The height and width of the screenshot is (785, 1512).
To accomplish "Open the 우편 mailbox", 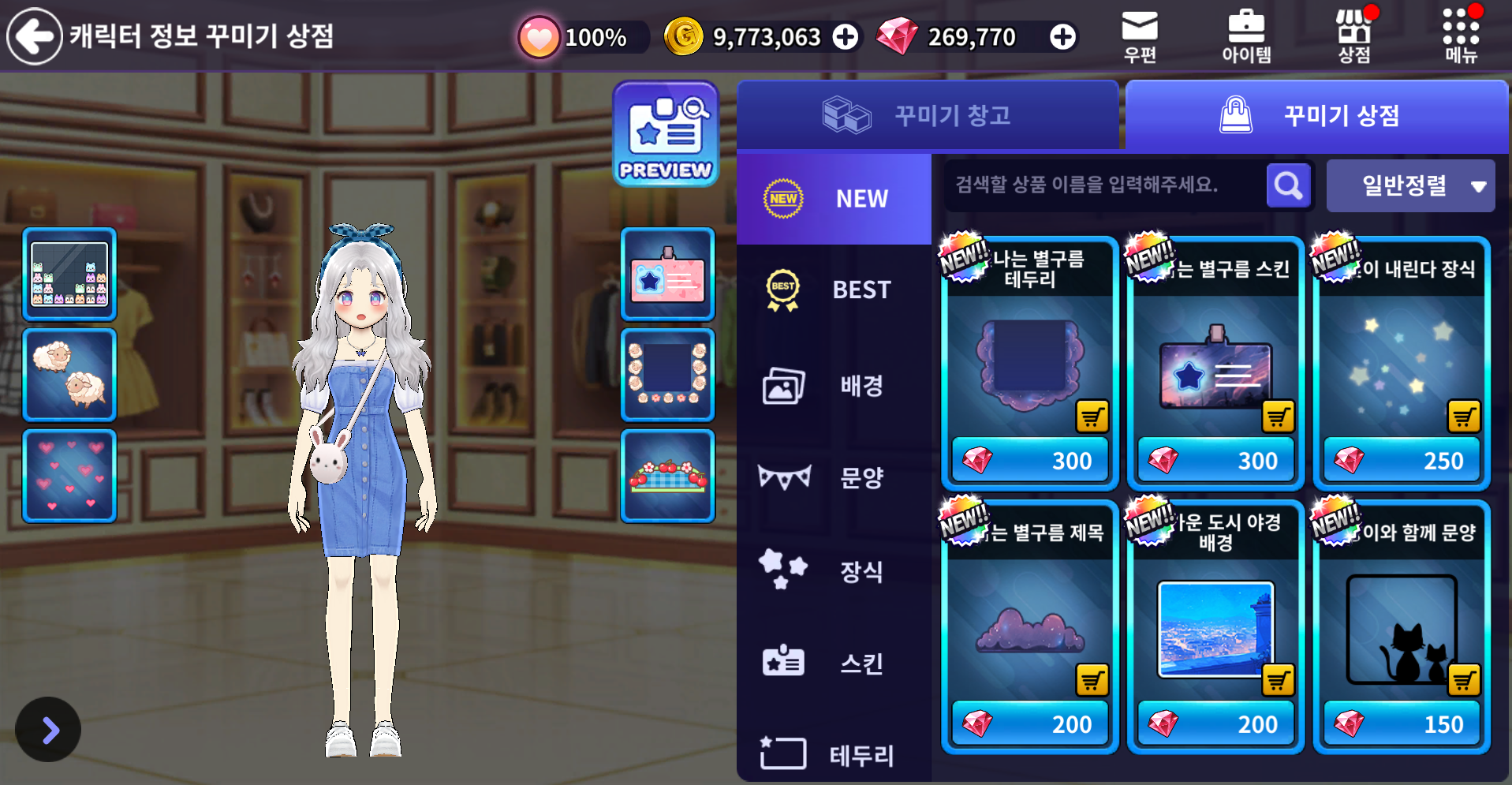I will pos(1140,36).
